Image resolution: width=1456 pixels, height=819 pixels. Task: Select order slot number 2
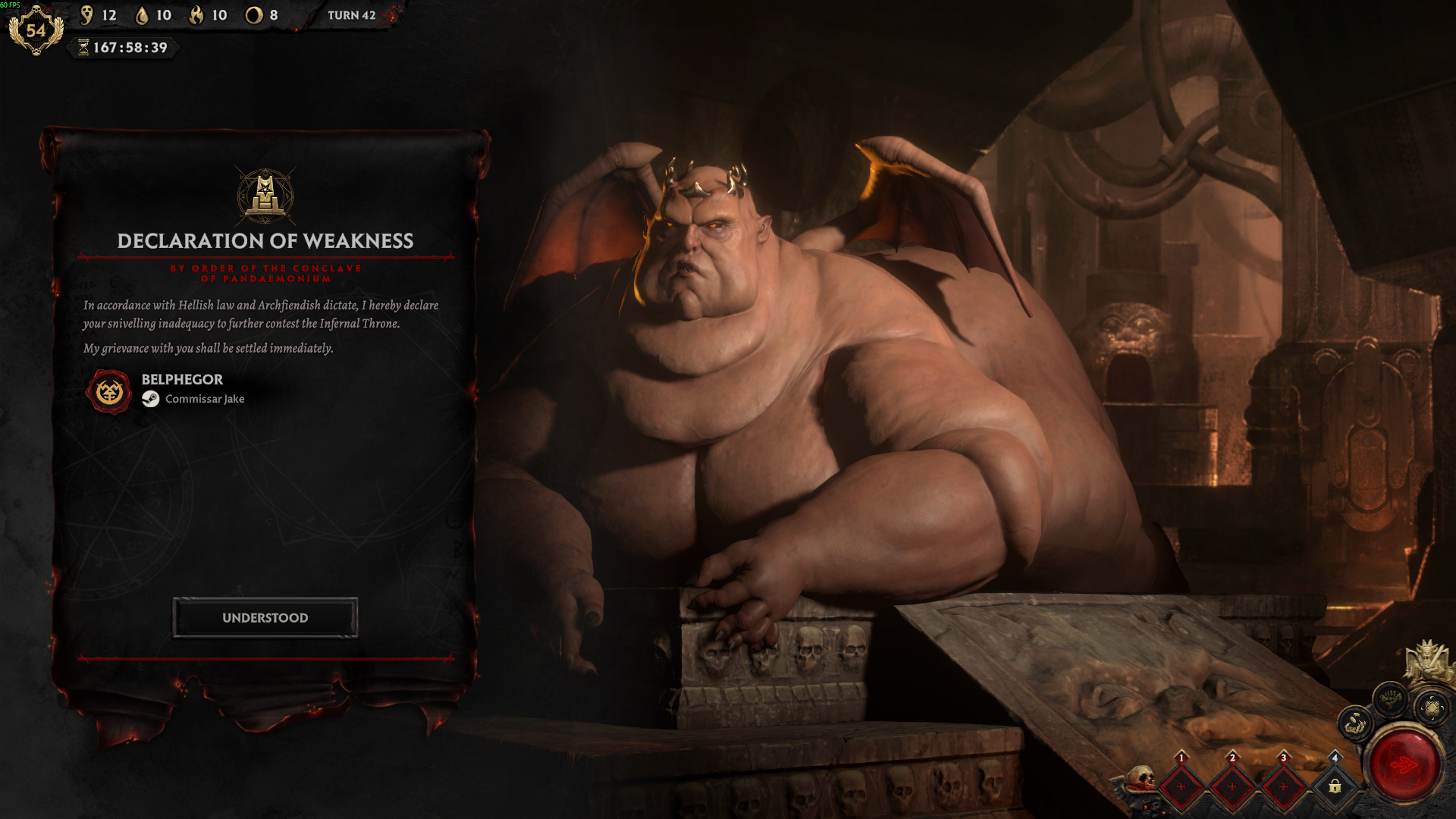coord(1232,786)
